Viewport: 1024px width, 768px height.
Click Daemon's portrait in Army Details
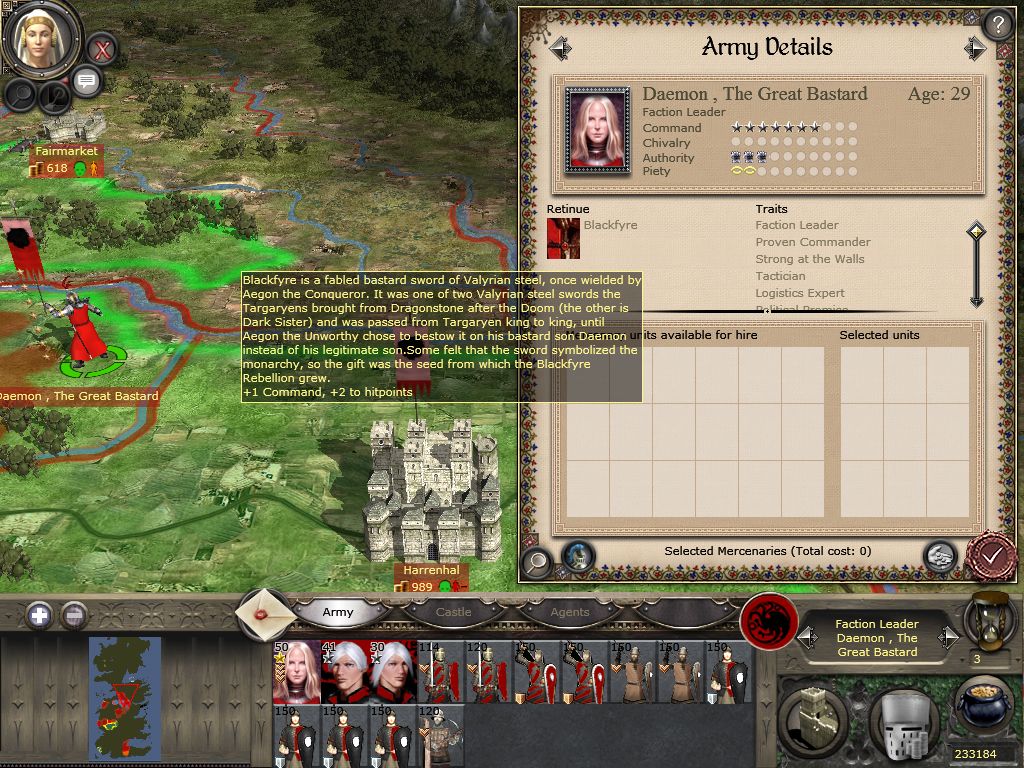[597, 129]
